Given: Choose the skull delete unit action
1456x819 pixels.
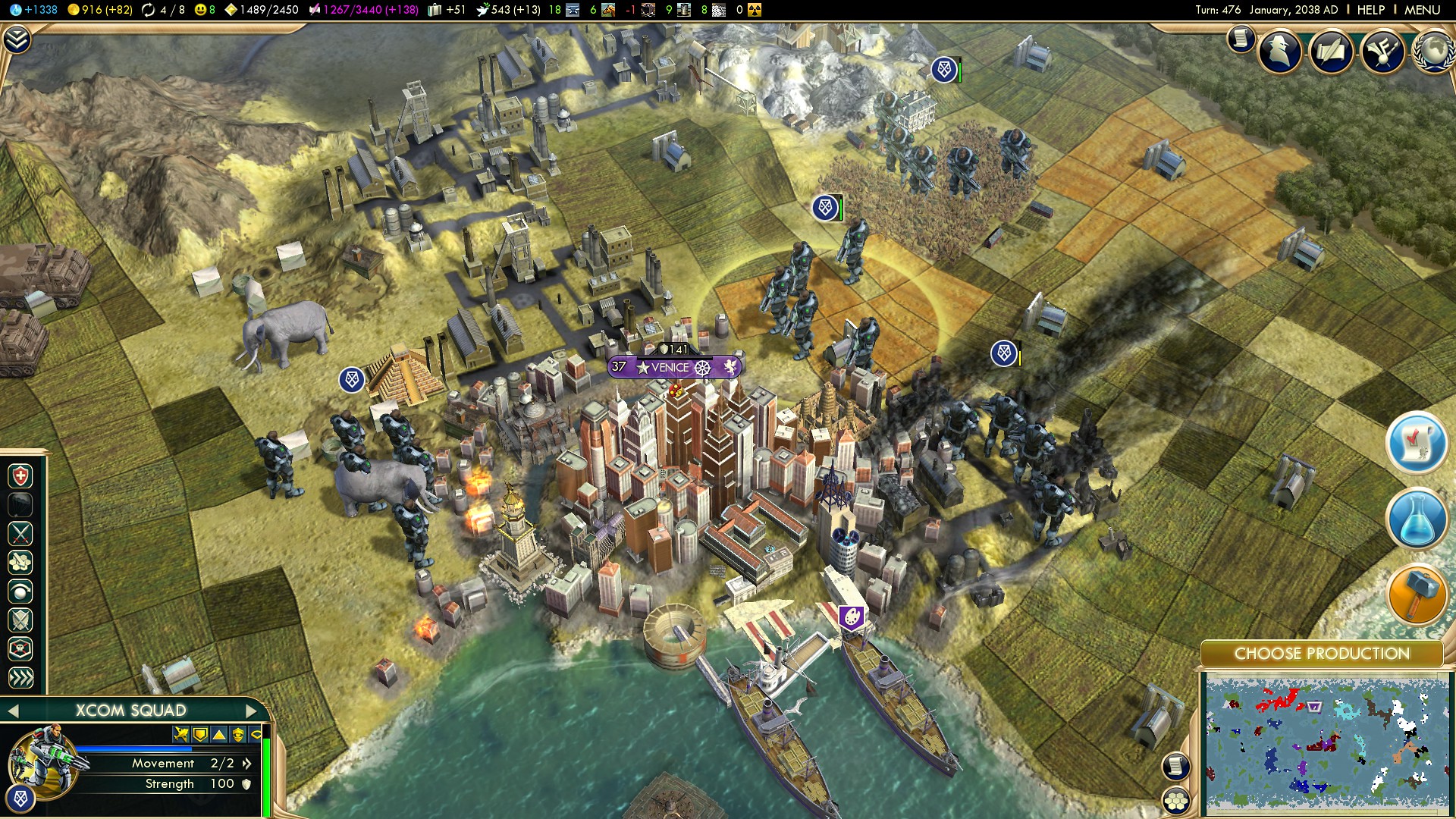Looking at the screenshot, I should [x=20, y=649].
